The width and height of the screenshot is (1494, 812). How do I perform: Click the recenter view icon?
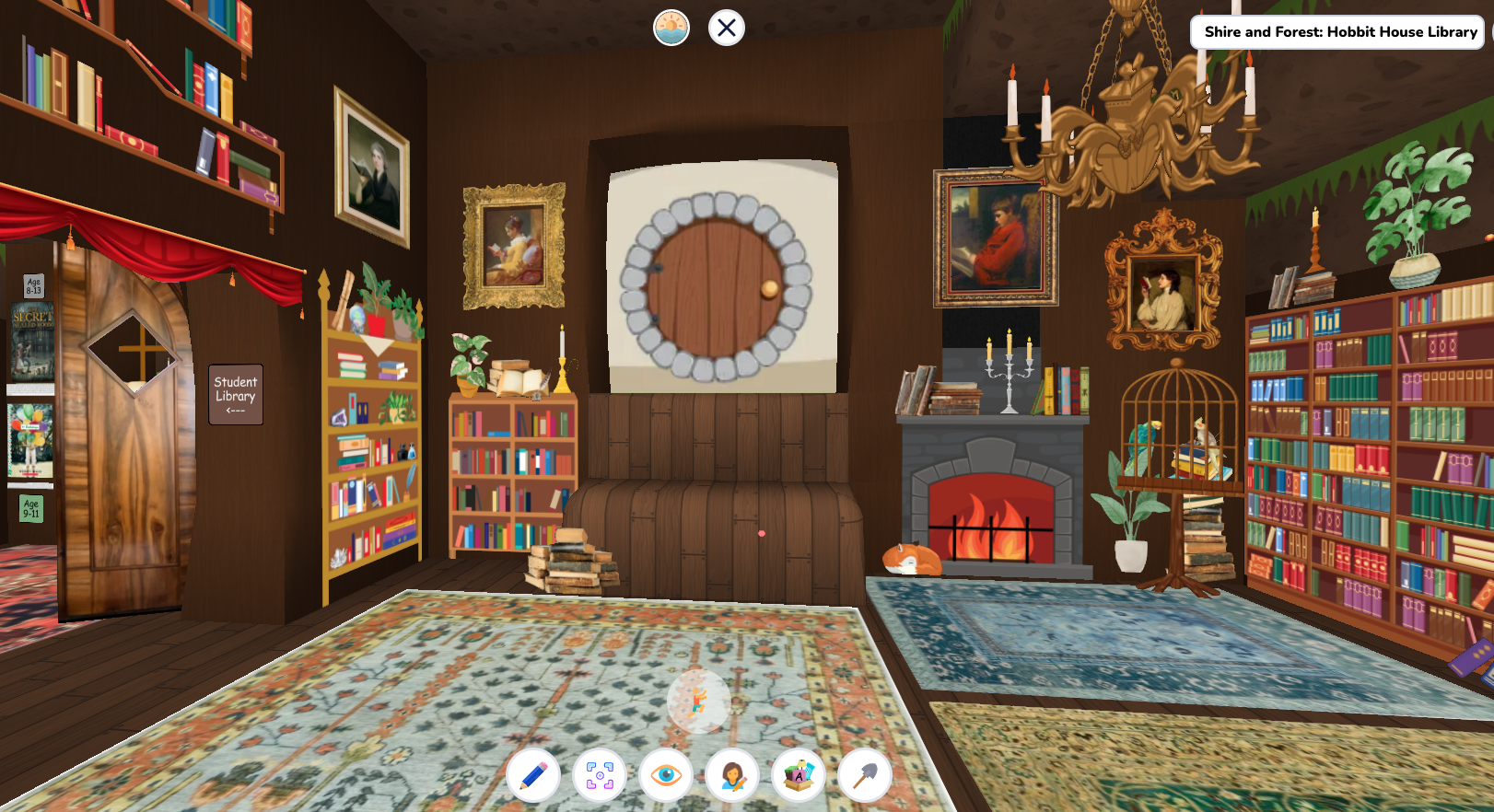coord(601,776)
